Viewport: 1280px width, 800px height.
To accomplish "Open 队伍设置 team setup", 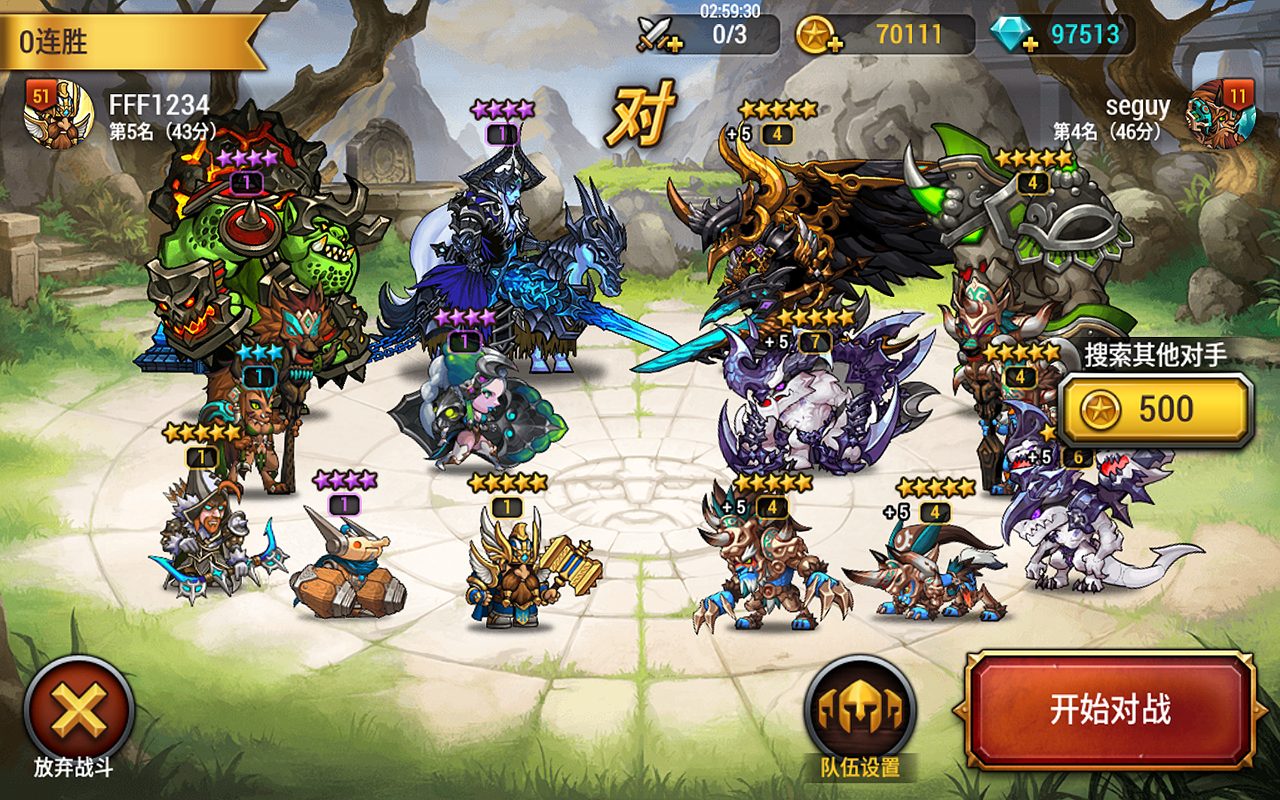I will pos(860,712).
